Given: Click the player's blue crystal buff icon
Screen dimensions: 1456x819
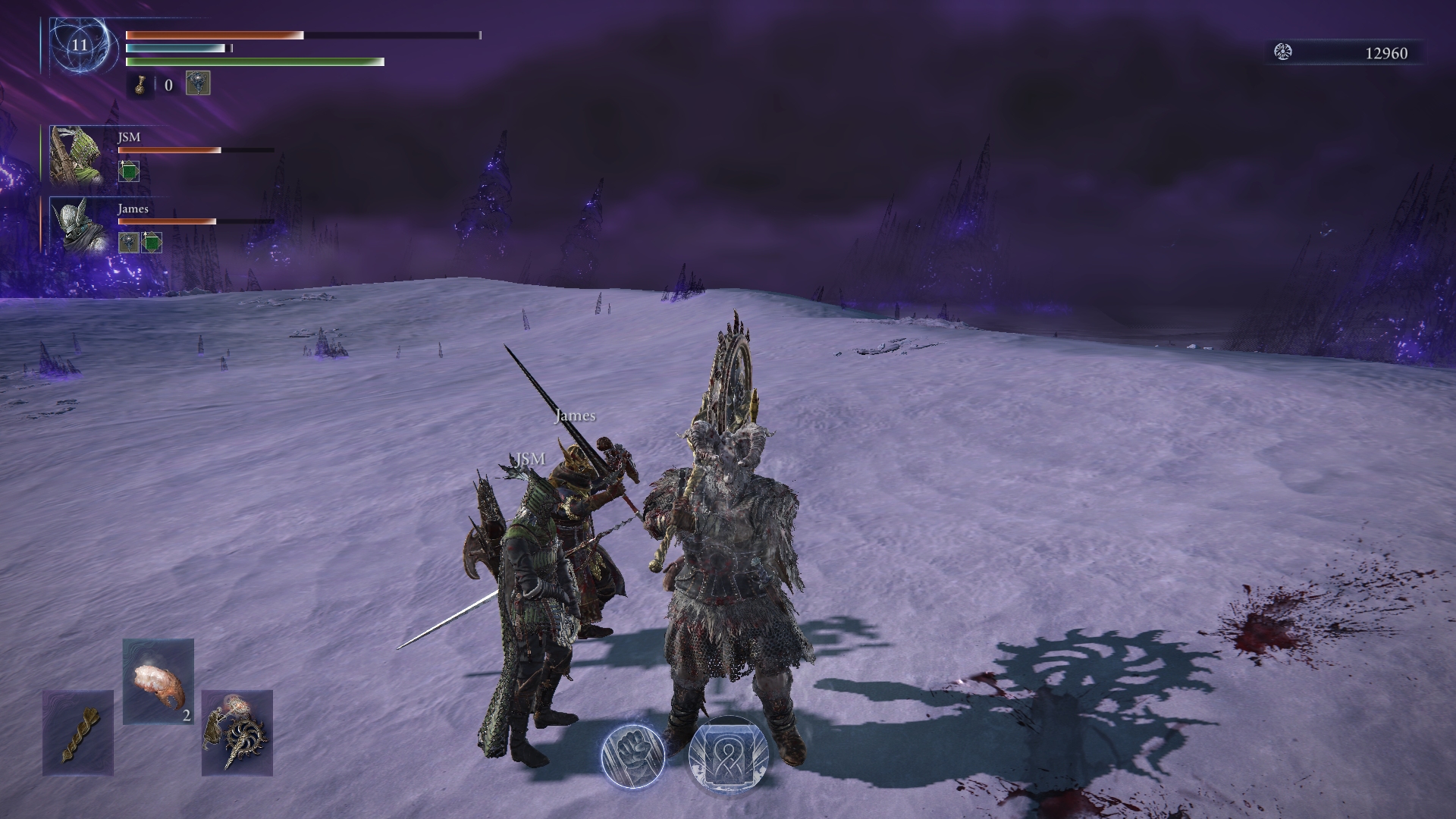Looking at the screenshot, I should pos(198,83).
